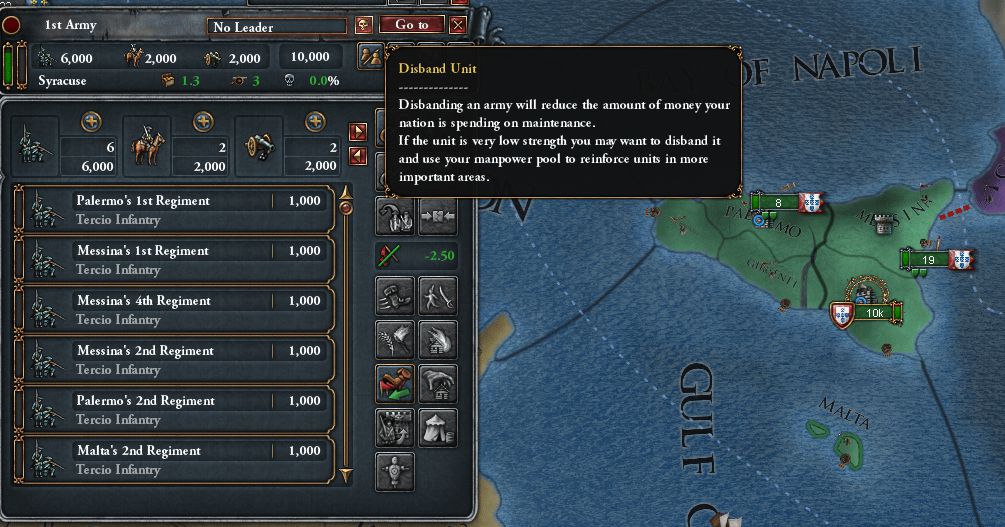The height and width of the screenshot is (527, 1005).
Task: Assign a leader via the No Leader field
Action: point(278,27)
